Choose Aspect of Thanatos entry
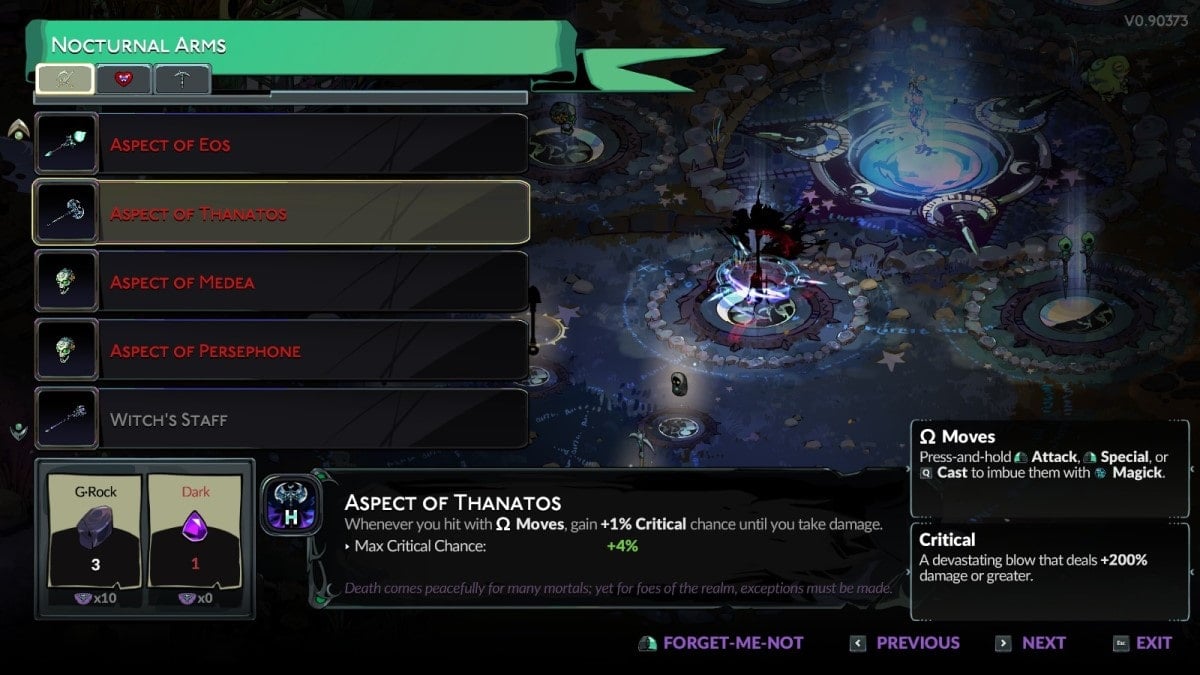 coord(281,213)
